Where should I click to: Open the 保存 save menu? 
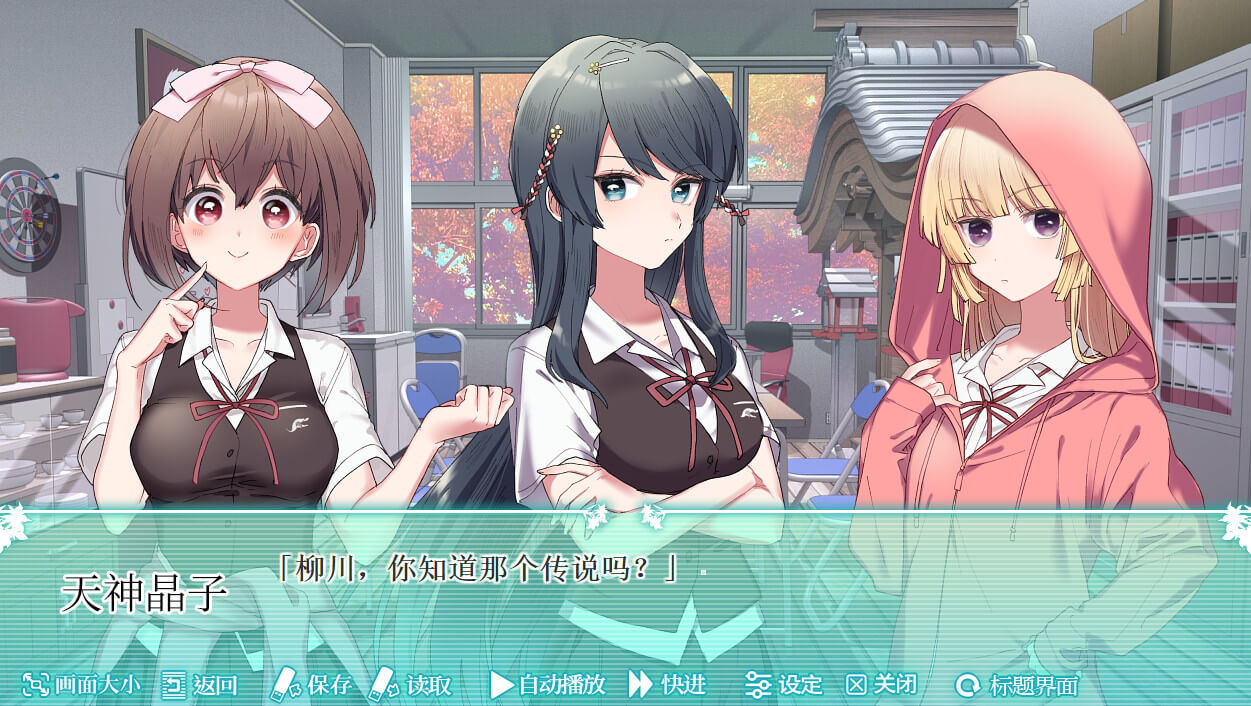pyautogui.click(x=313, y=685)
